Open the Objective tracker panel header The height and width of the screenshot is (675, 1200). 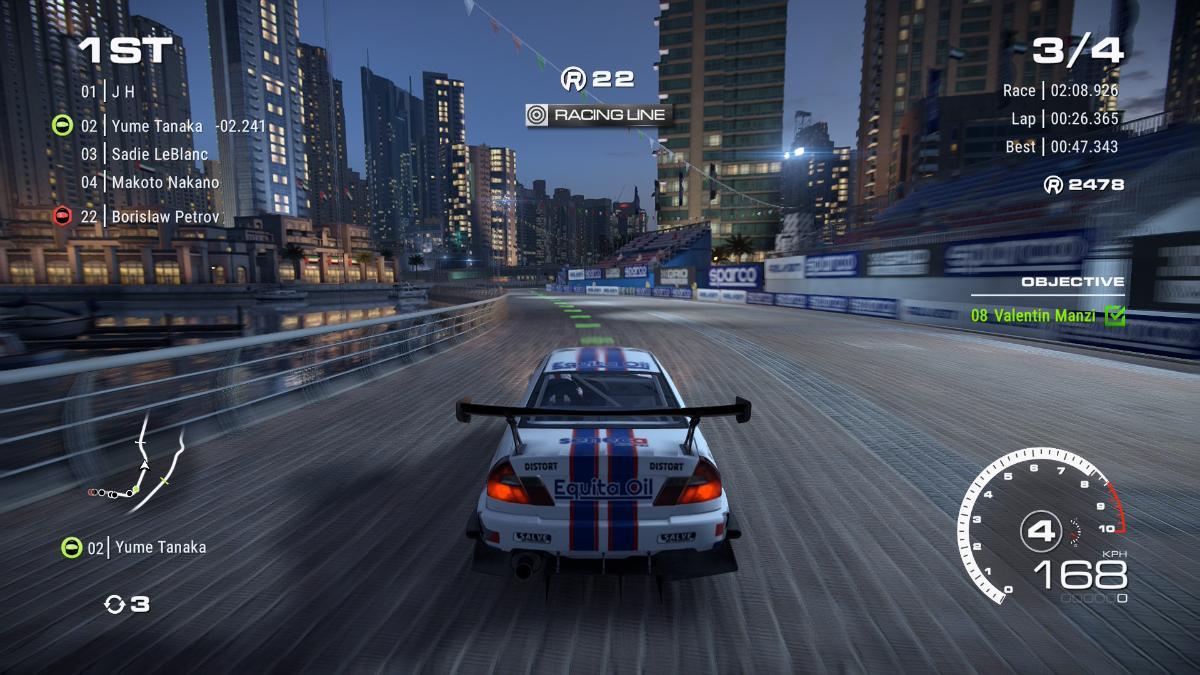[1072, 282]
